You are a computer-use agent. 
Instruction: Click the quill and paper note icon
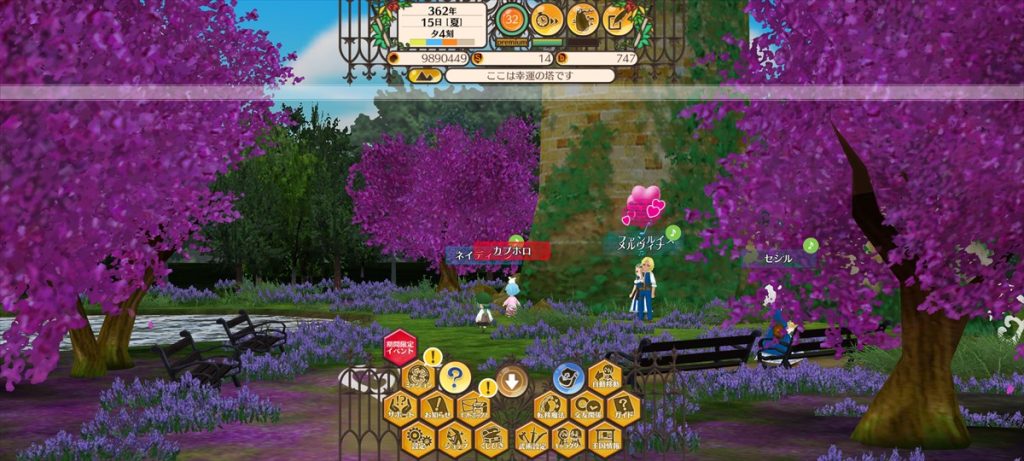pos(619,18)
